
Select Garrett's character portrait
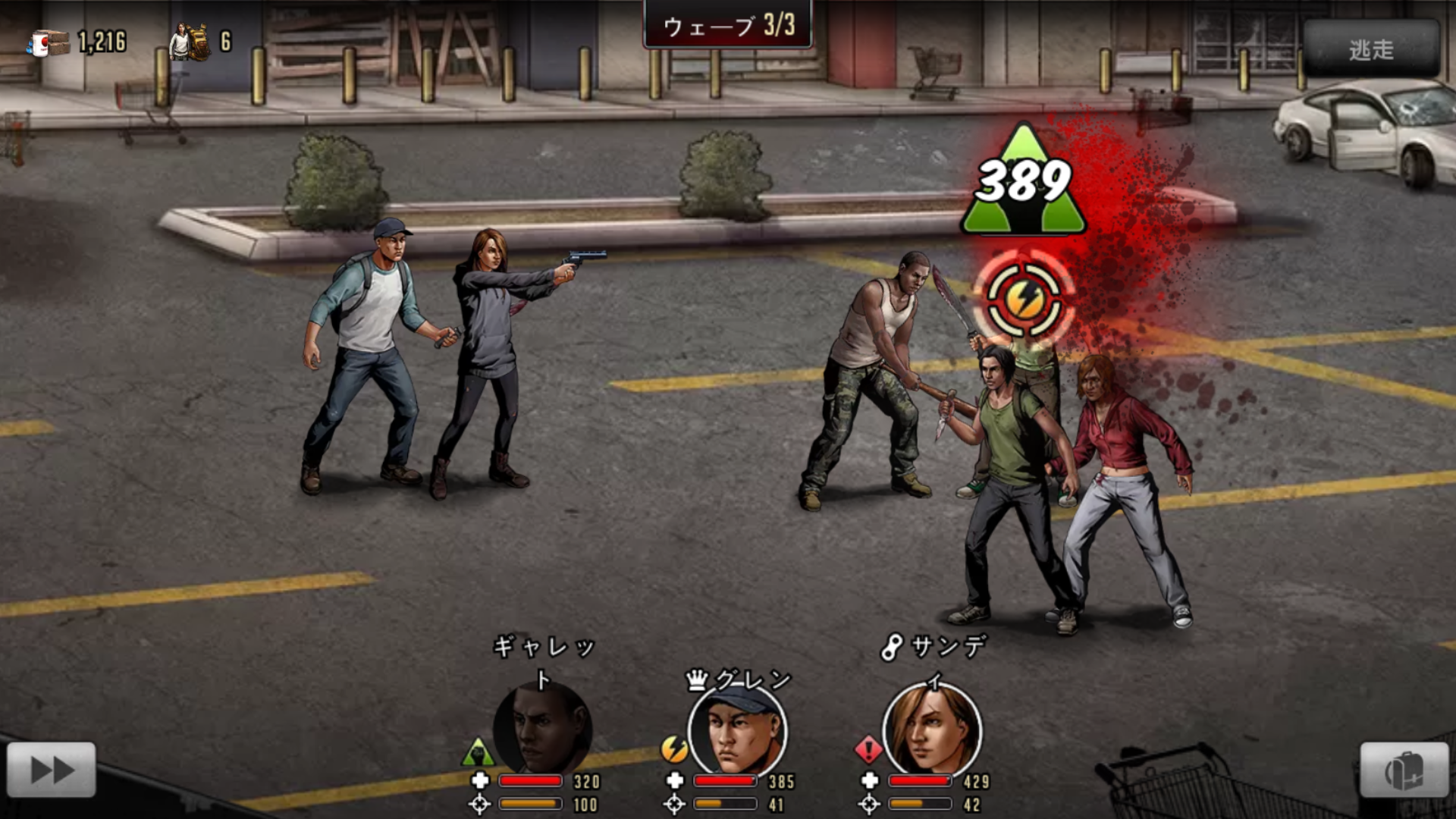point(542,730)
